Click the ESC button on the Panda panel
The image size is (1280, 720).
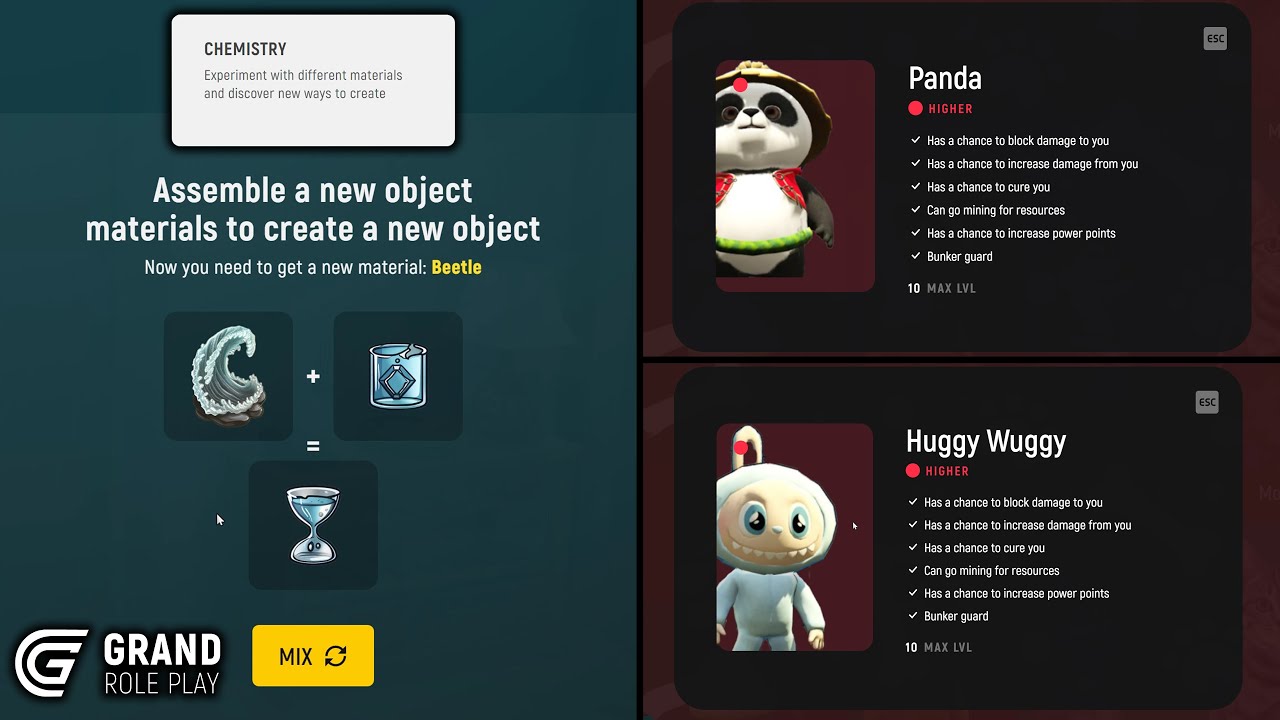tap(1215, 38)
